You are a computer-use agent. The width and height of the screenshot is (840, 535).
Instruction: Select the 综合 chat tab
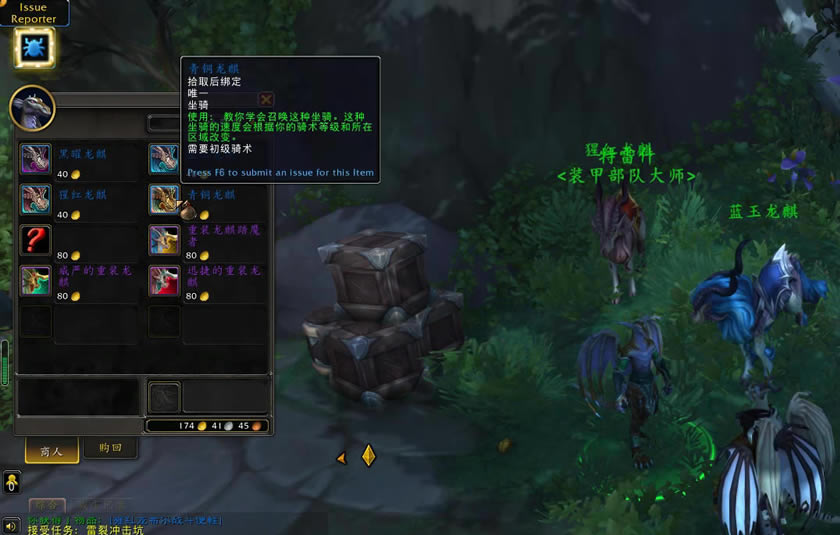(47, 505)
